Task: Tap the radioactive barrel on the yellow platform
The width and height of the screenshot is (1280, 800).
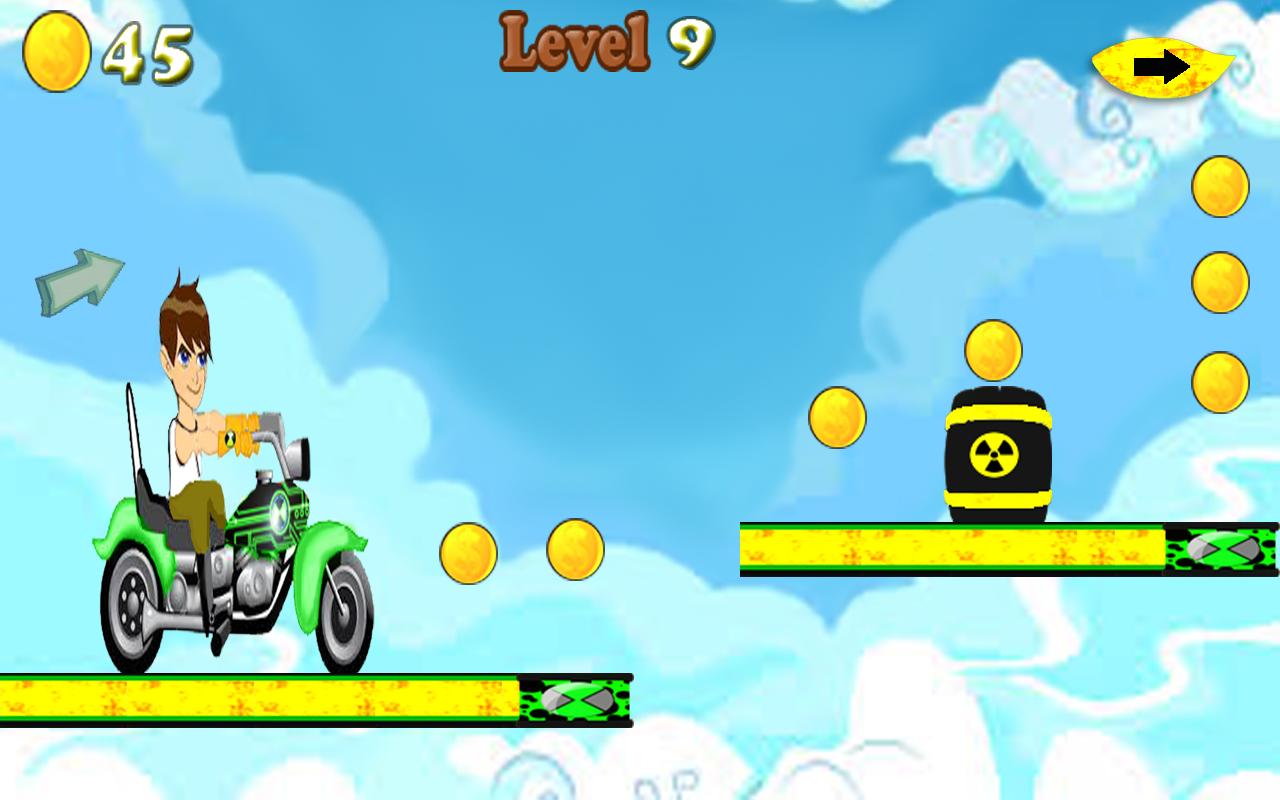Action: pos(998,453)
